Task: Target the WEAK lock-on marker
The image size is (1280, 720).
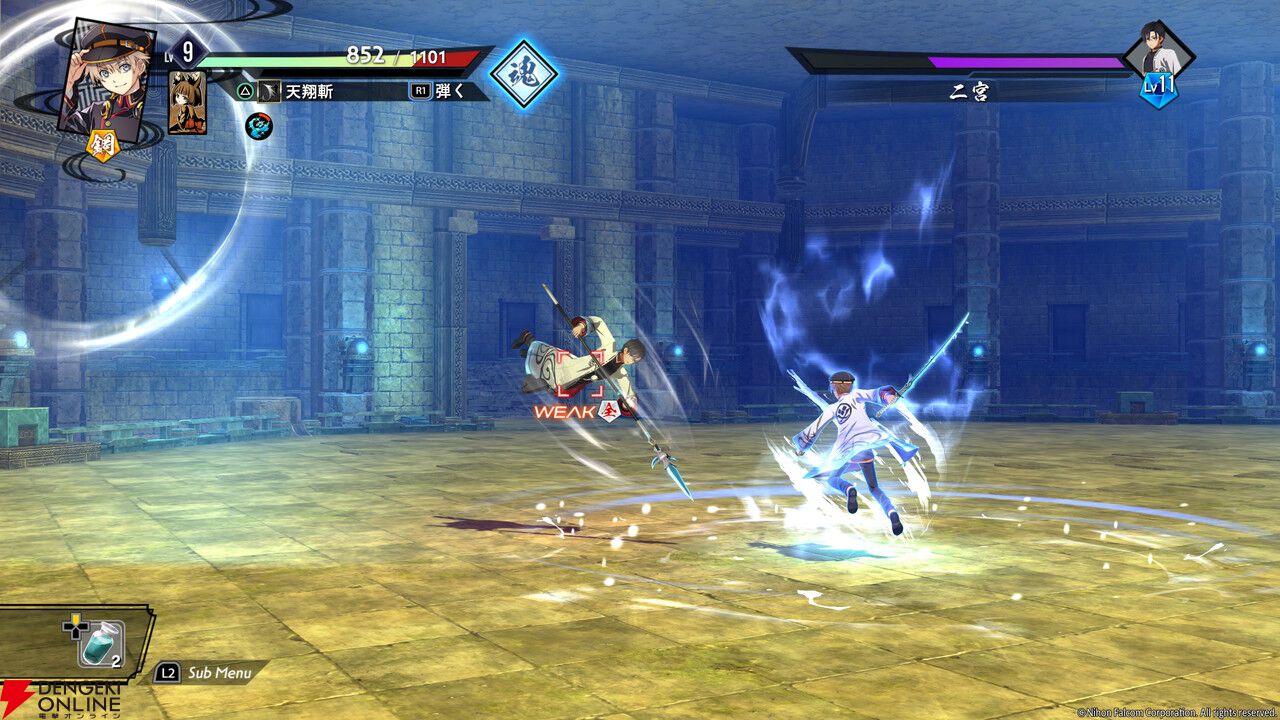Action: [x=578, y=410]
